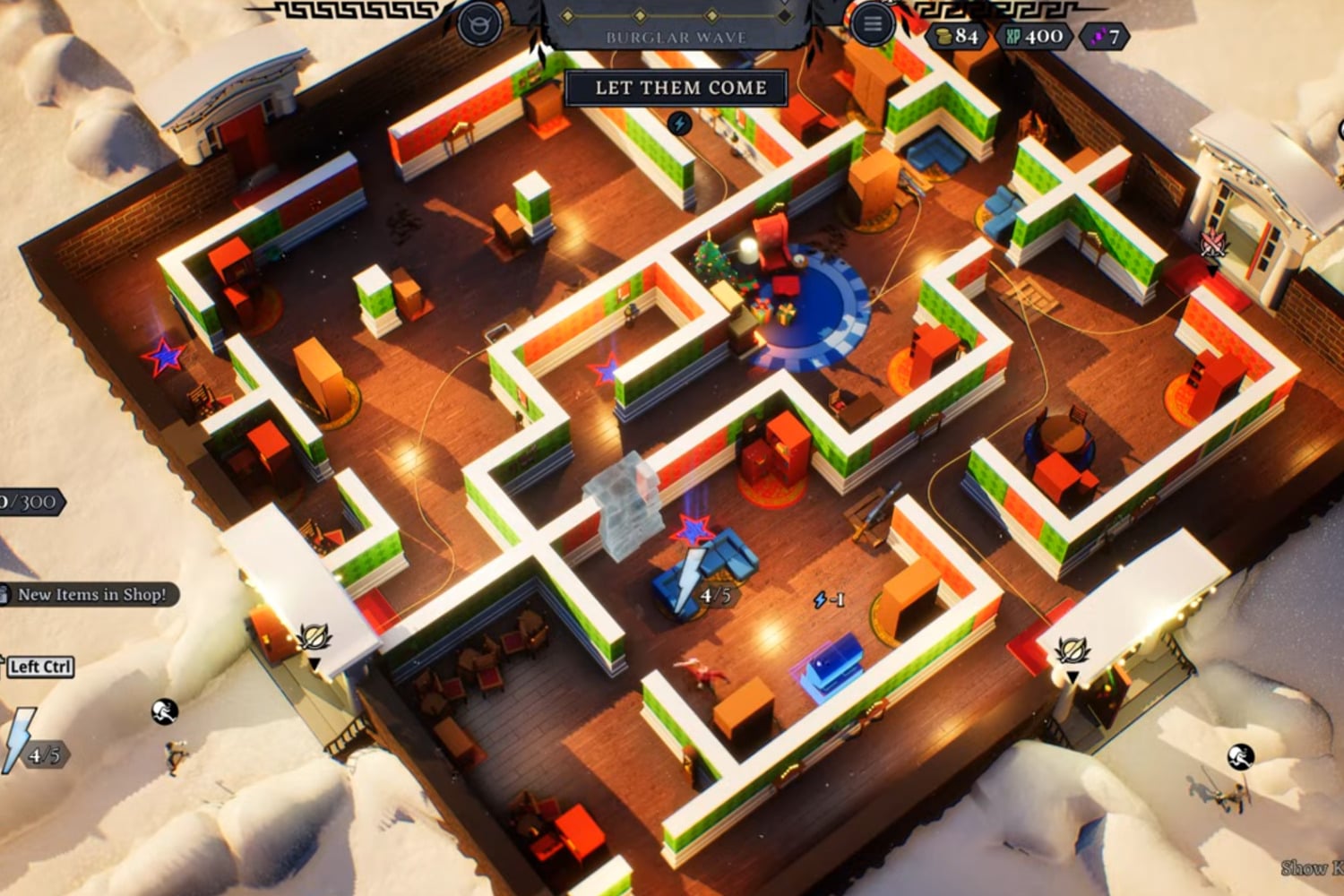Click the Left Ctrl keybind hint

(39, 668)
